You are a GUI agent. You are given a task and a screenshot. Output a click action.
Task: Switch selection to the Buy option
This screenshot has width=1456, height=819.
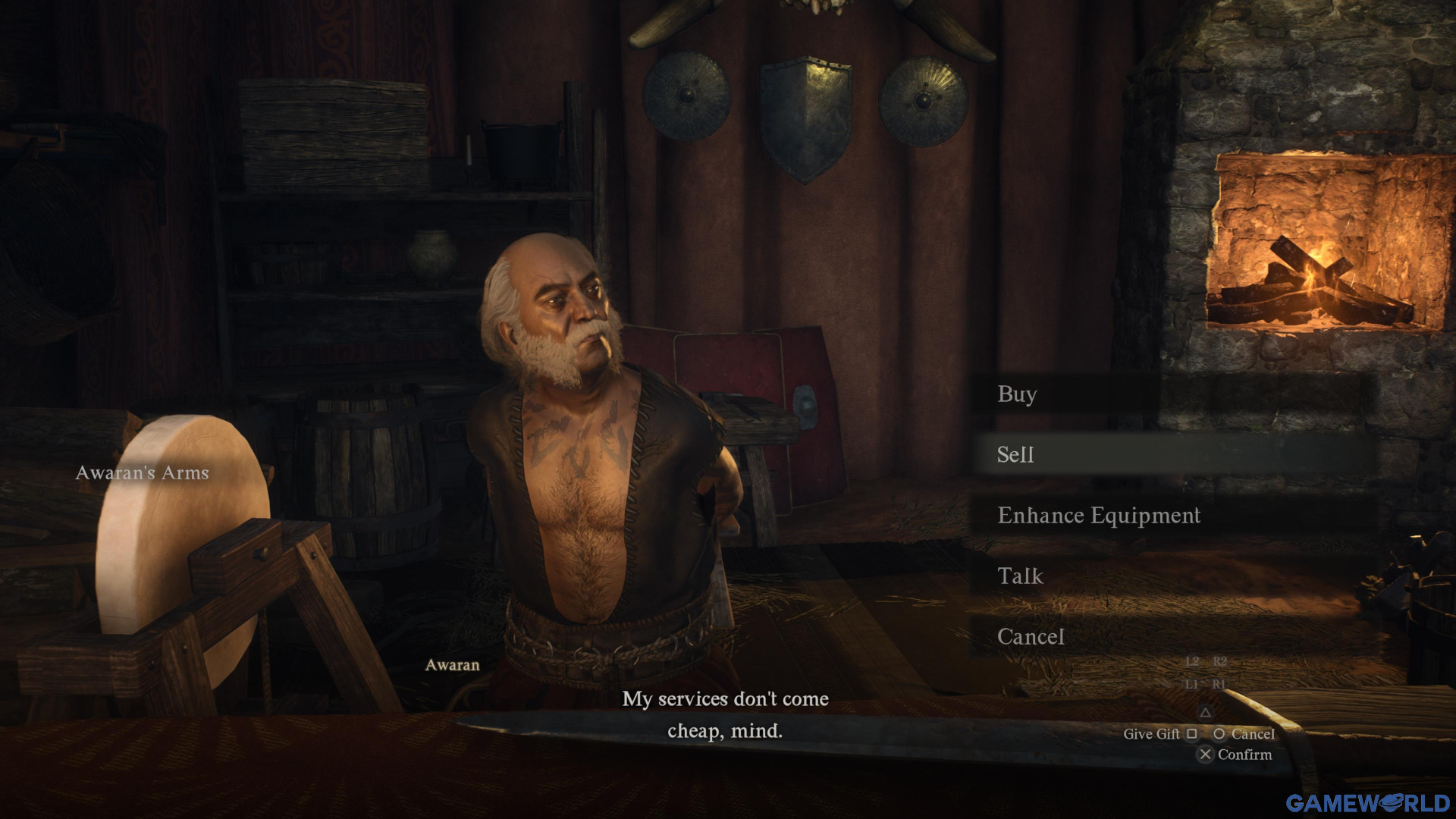click(1016, 395)
